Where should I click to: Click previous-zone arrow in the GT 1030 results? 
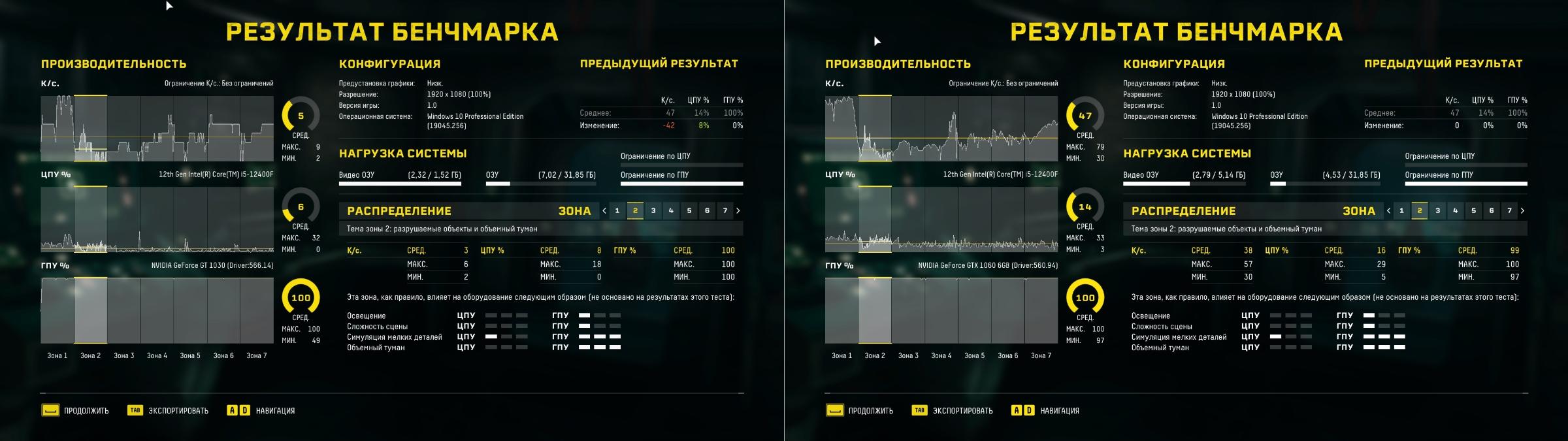point(604,210)
